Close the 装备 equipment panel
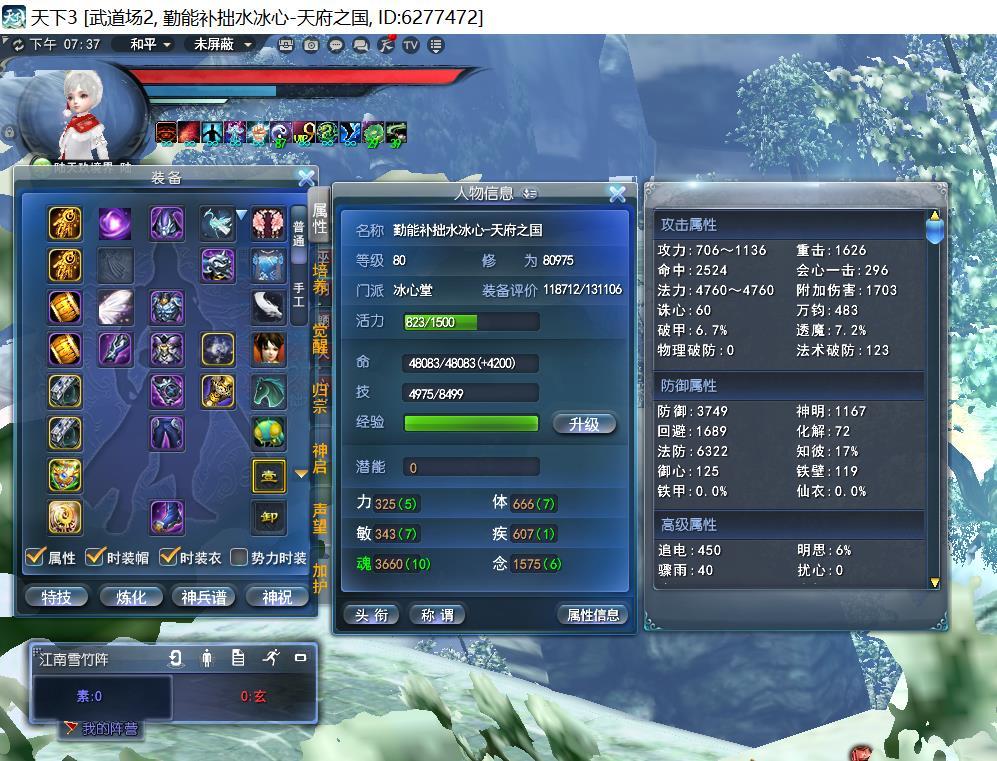Image resolution: width=997 pixels, height=761 pixels. [306, 178]
